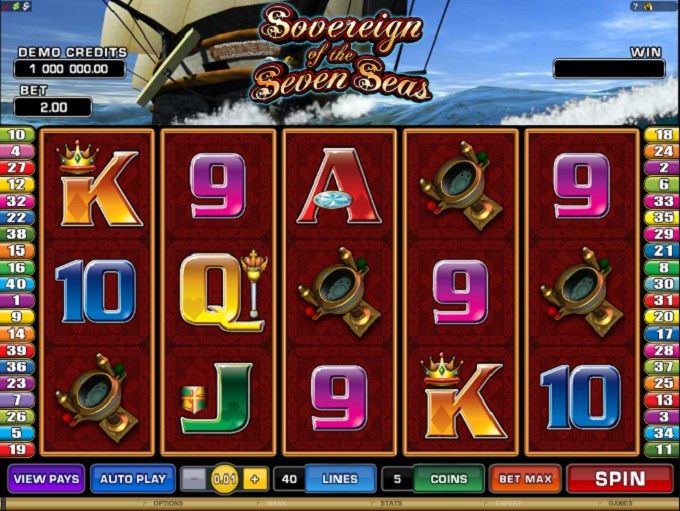
Task: Click the blue Lines button
Action: [x=339, y=479]
